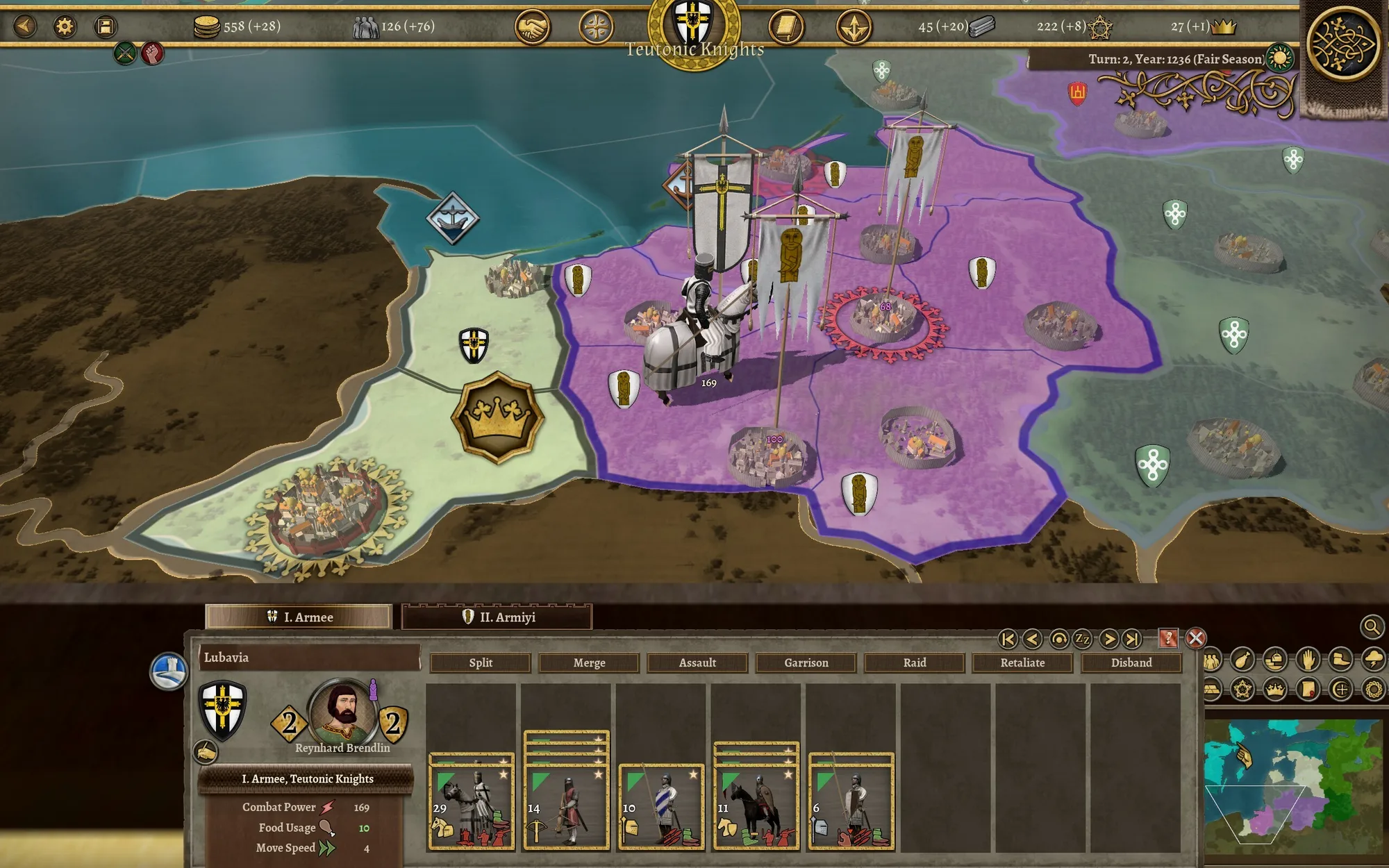Open the gear settings menu
The height and width of the screenshot is (868, 1389).
(65, 26)
